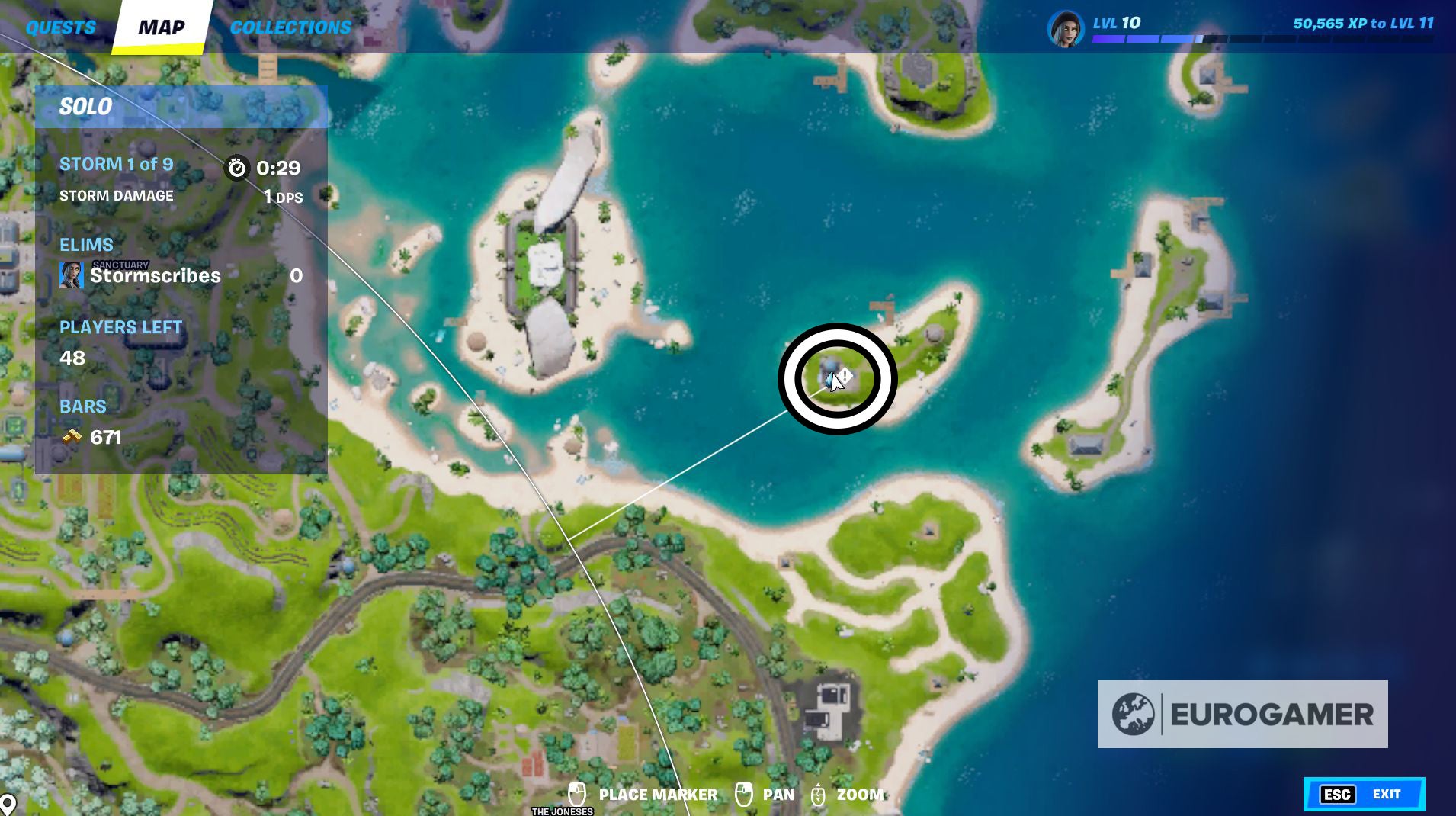The height and width of the screenshot is (816, 1456).
Task: Expand the STORM 1 of 9 info row
Action: (116, 163)
